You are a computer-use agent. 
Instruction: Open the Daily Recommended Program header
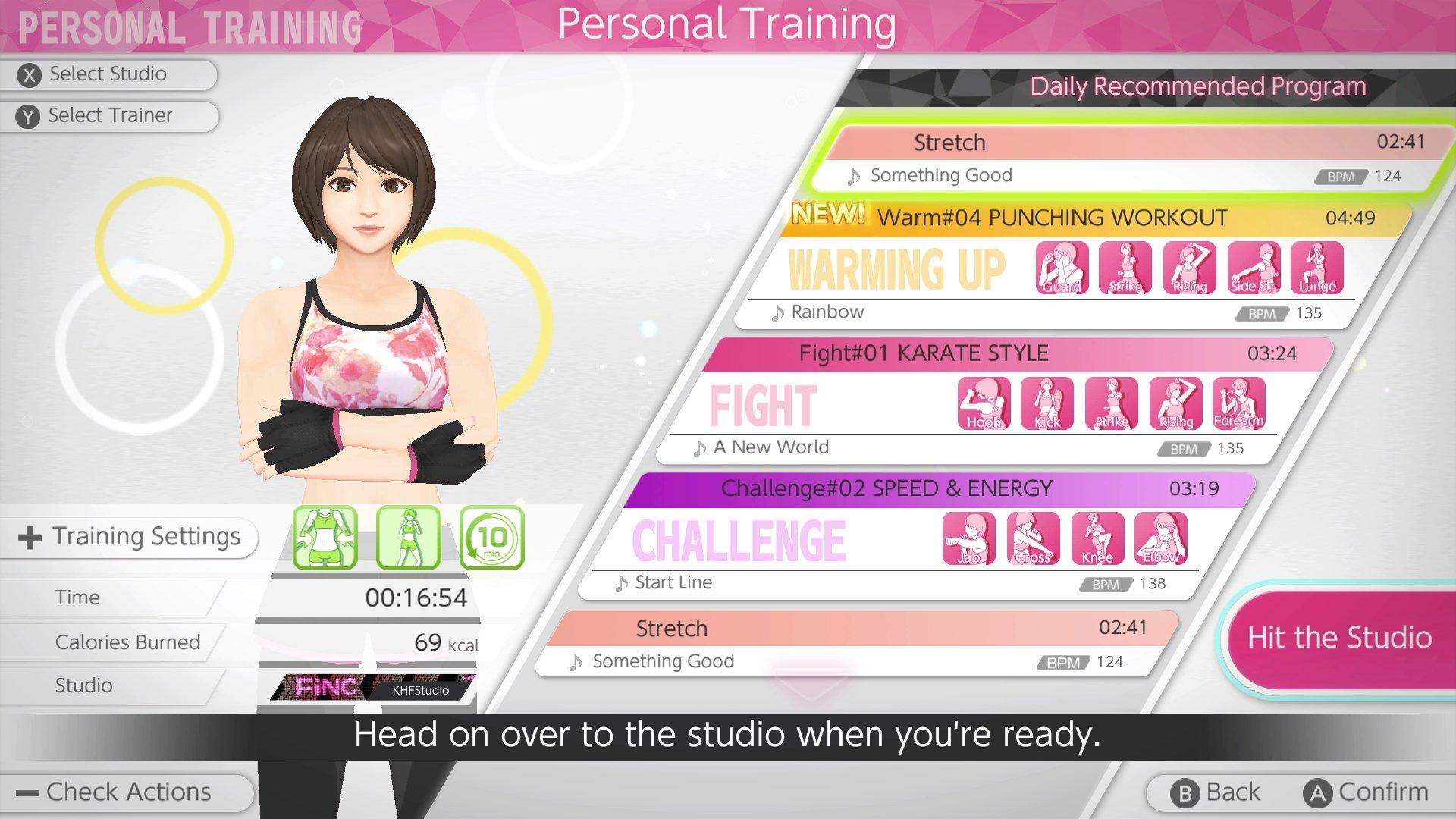click(1195, 86)
